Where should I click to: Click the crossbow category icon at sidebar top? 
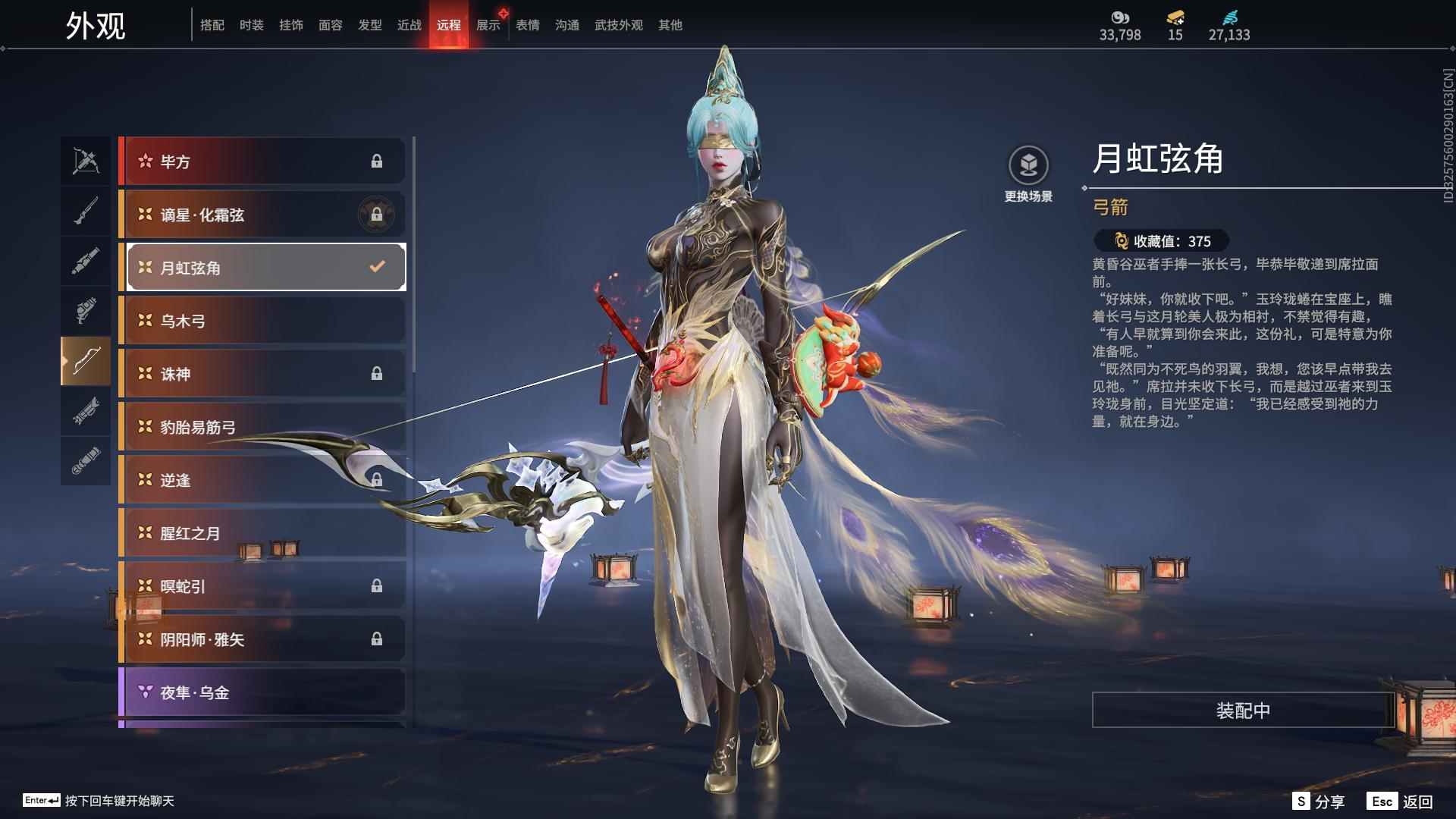coord(86,161)
